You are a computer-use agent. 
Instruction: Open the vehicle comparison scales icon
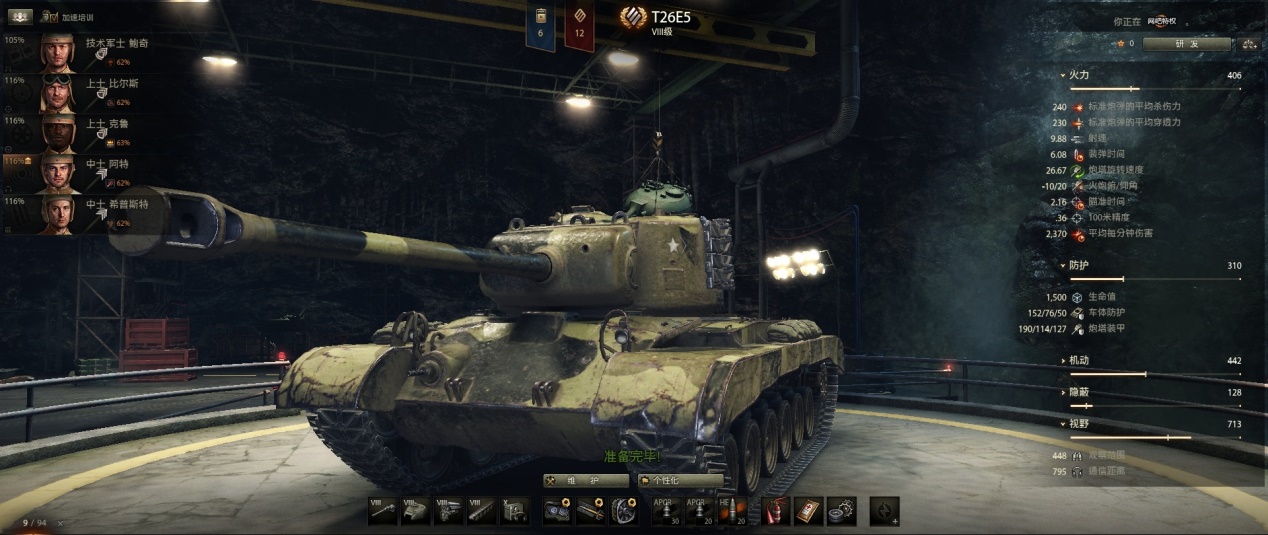(x=1248, y=44)
